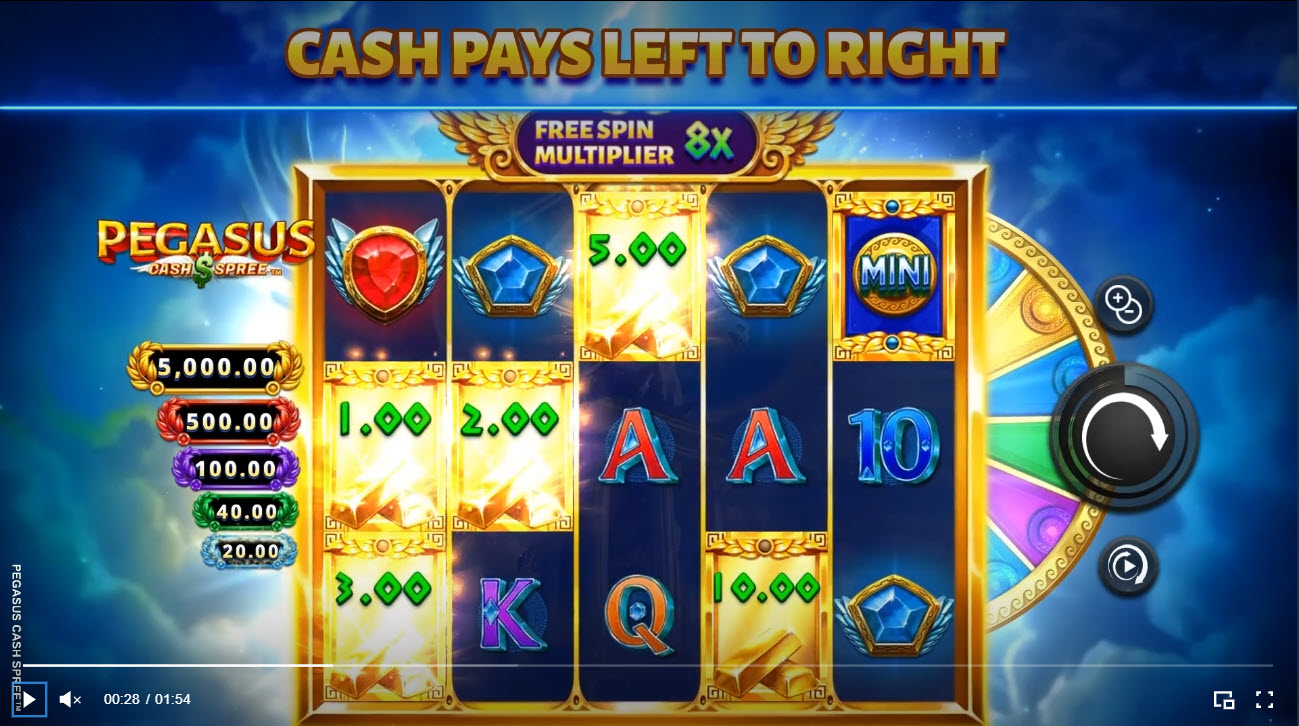
Task: Open picture-in-picture mode for the video
Action: click(x=1223, y=699)
